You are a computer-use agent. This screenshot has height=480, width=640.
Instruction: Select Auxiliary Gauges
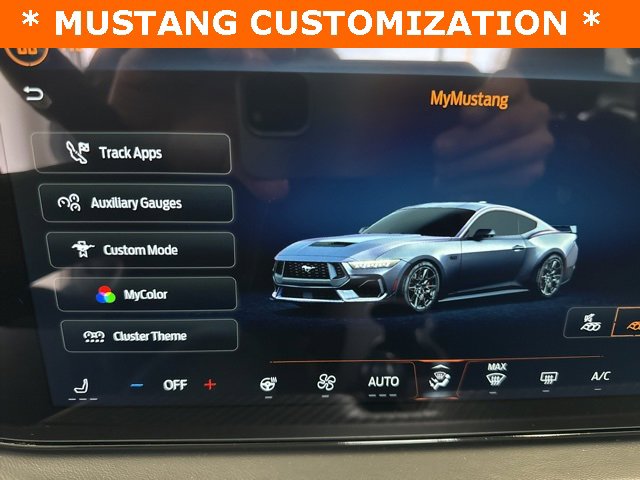[137, 203]
